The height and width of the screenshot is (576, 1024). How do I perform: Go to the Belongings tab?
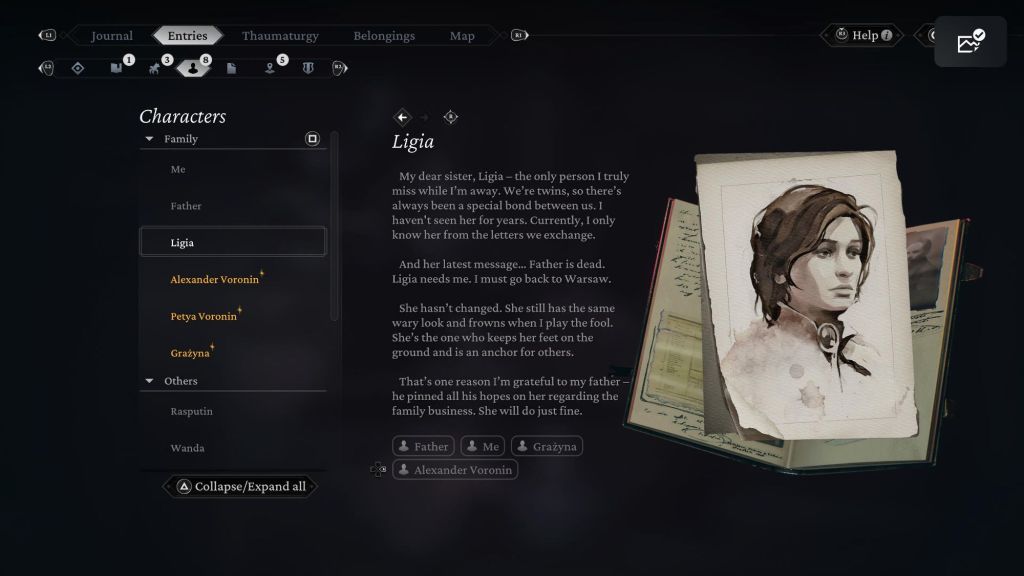(x=384, y=36)
